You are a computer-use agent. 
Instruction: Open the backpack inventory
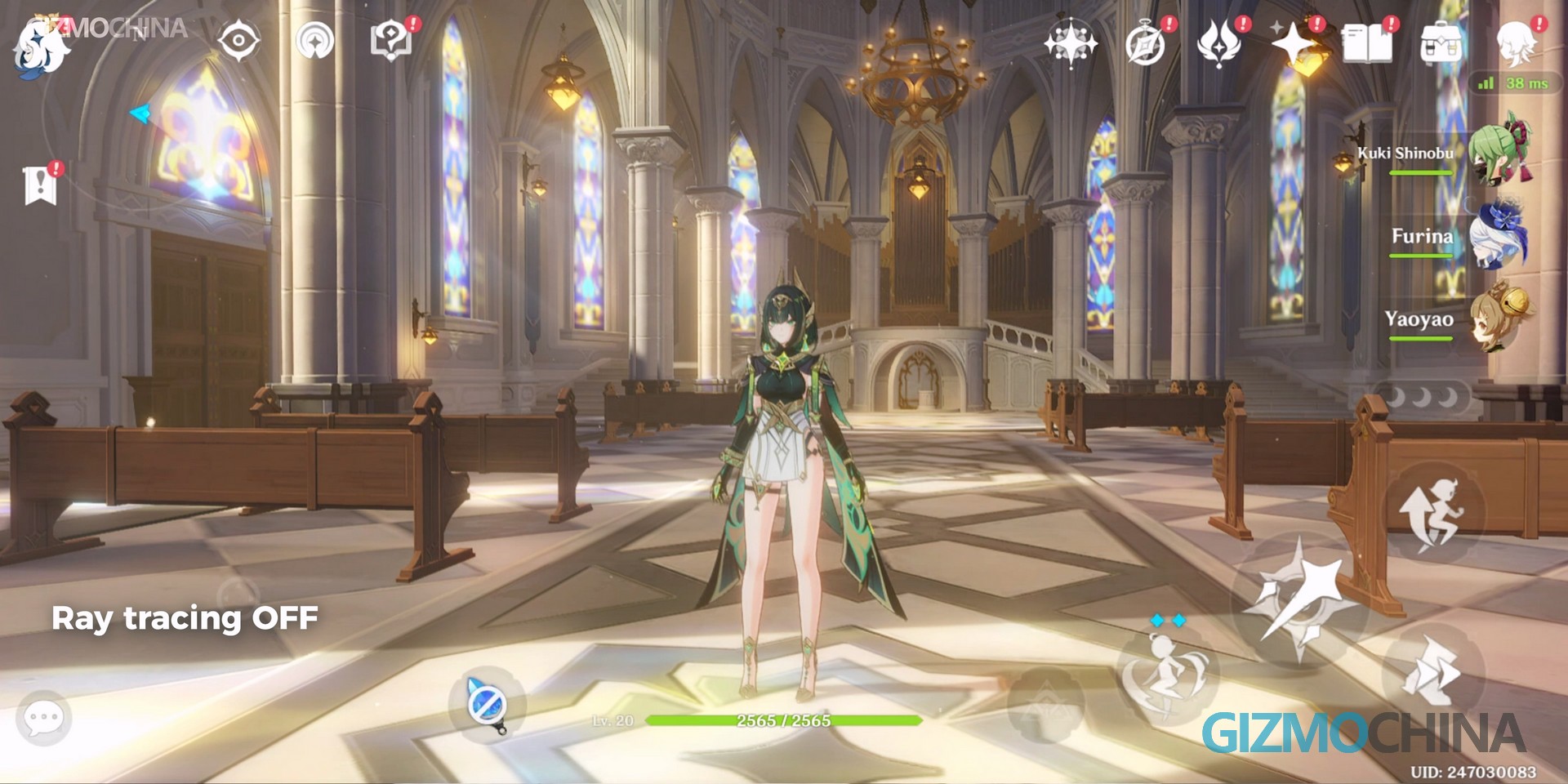click(x=1441, y=44)
